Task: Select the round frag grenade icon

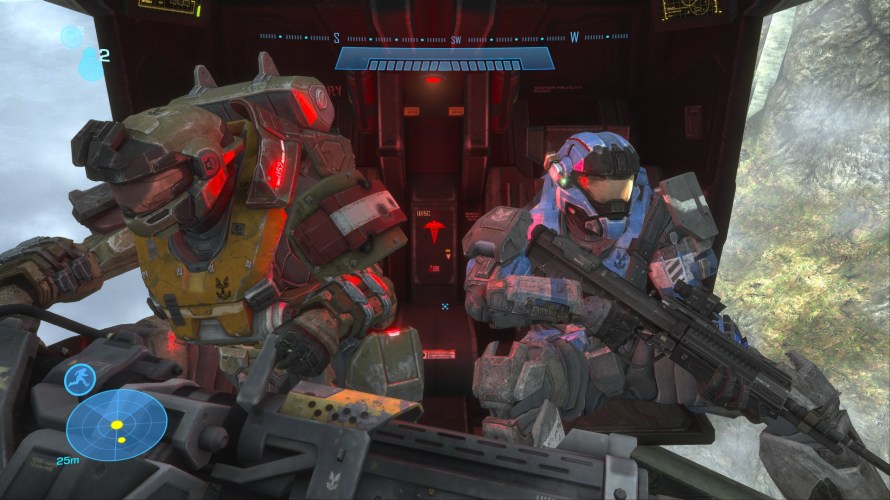Action: click(x=71, y=37)
